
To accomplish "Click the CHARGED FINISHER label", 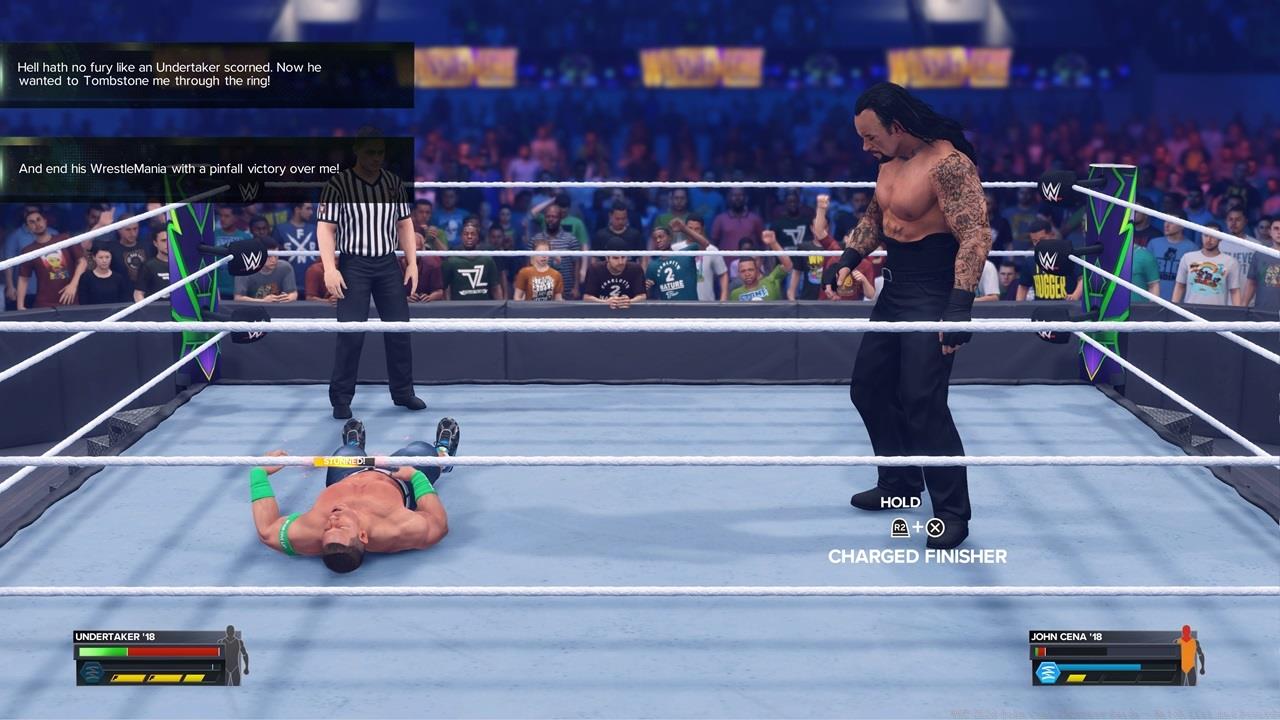I will pyautogui.click(x=916, y=557).
